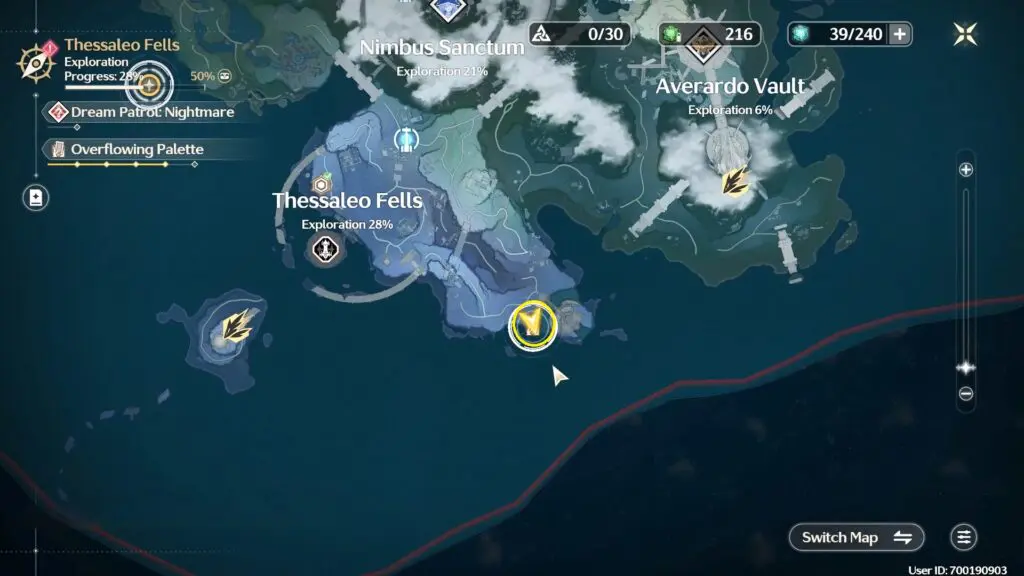Close the map with the X button
This screenshot has width=1024, height=576.
965,34
